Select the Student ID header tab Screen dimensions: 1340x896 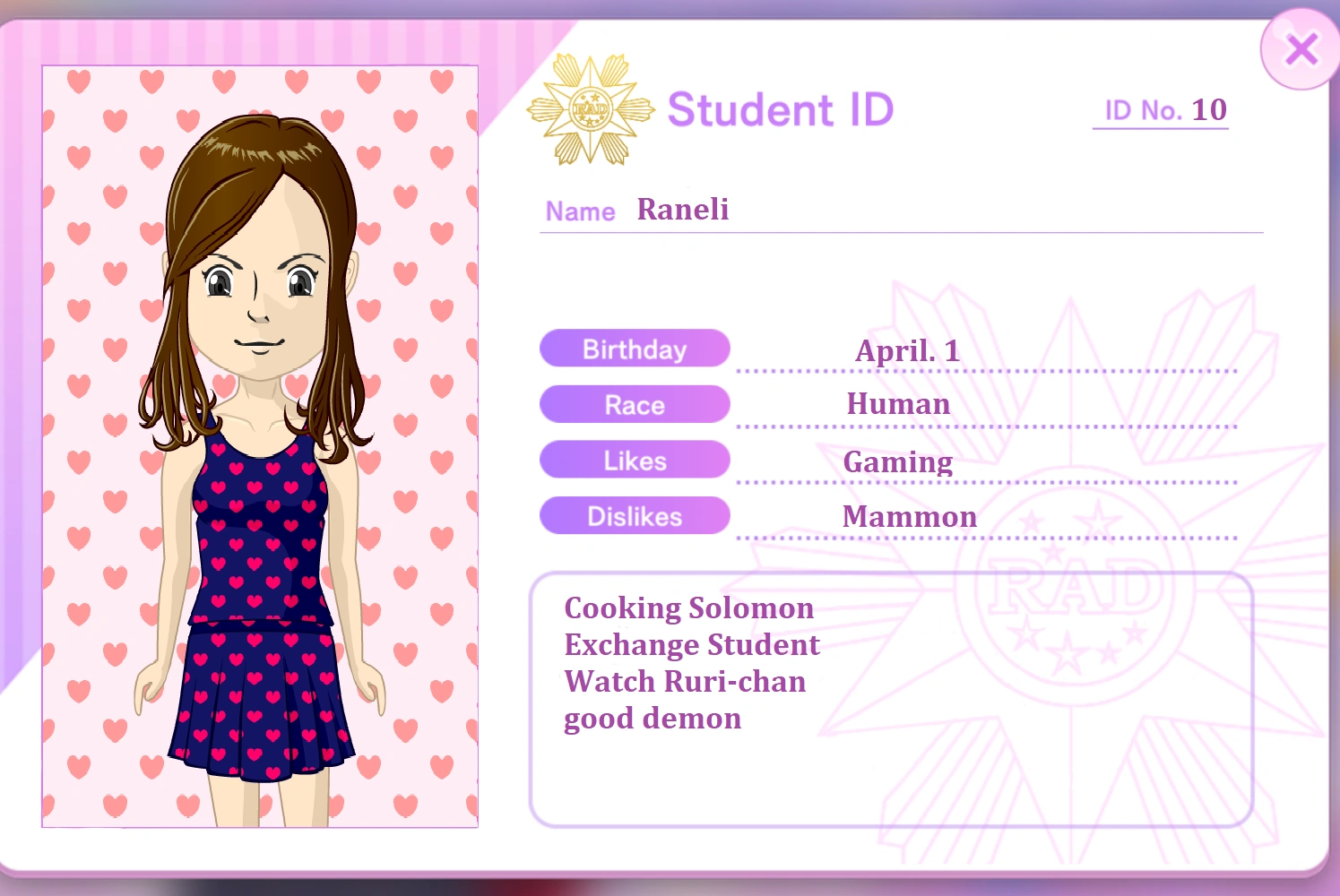(778, 109)
